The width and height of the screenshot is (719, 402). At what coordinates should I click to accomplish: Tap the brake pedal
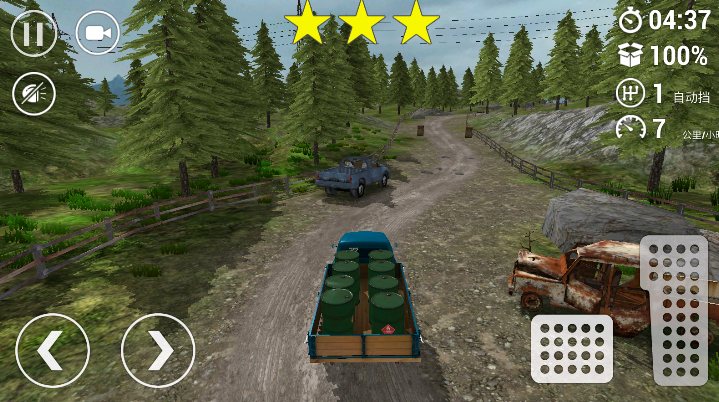[571, 348]
